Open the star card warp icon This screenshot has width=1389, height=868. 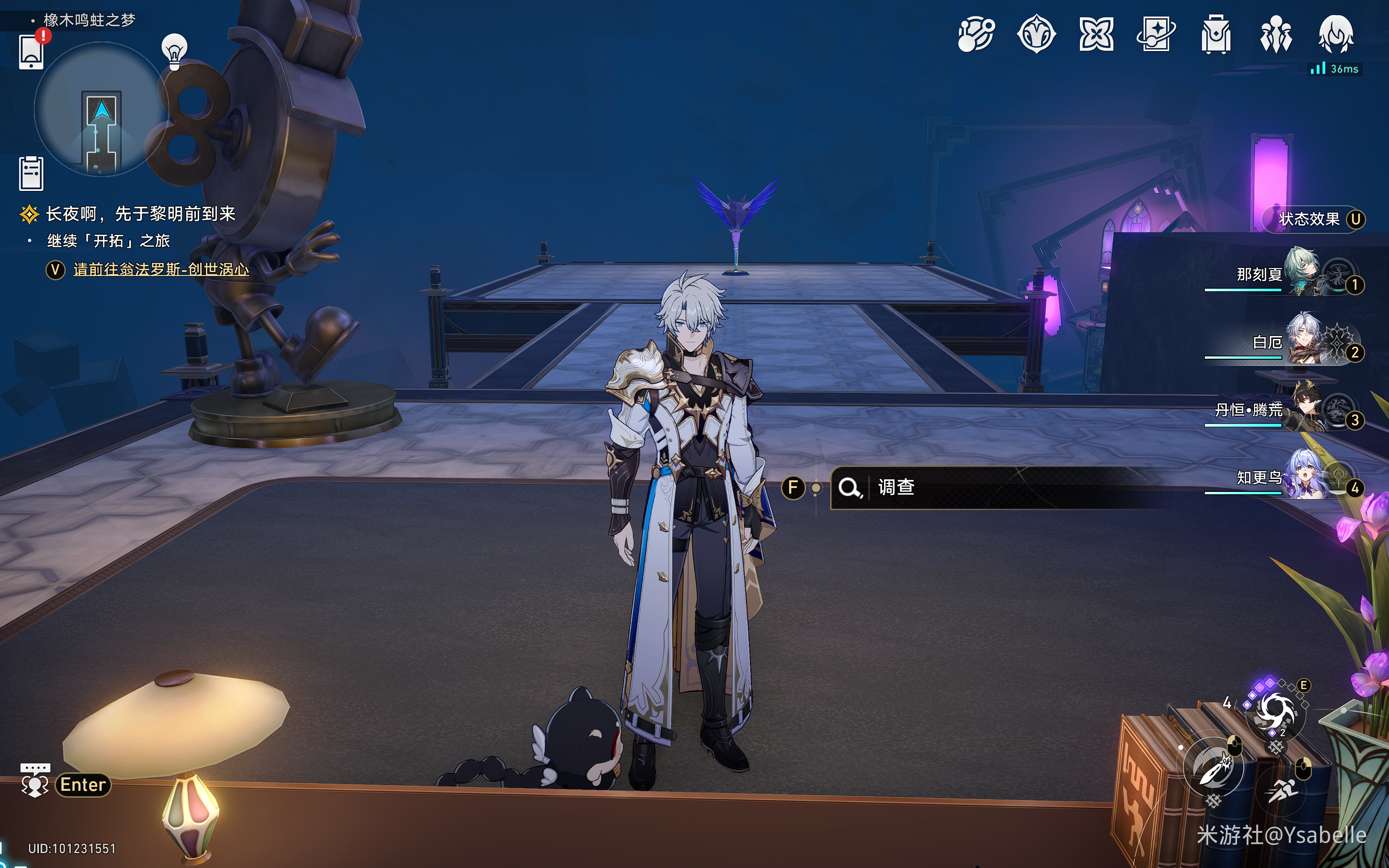point(1156,34)
